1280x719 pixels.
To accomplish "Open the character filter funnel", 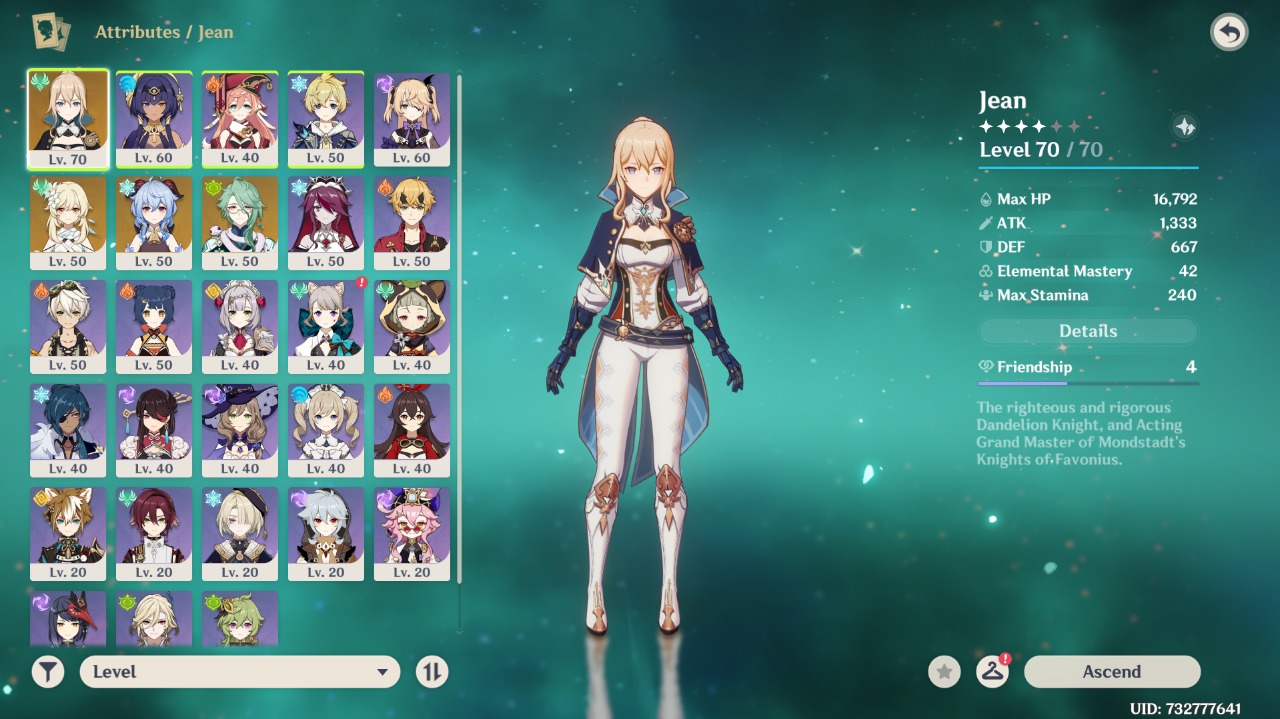I will [47, 672].
